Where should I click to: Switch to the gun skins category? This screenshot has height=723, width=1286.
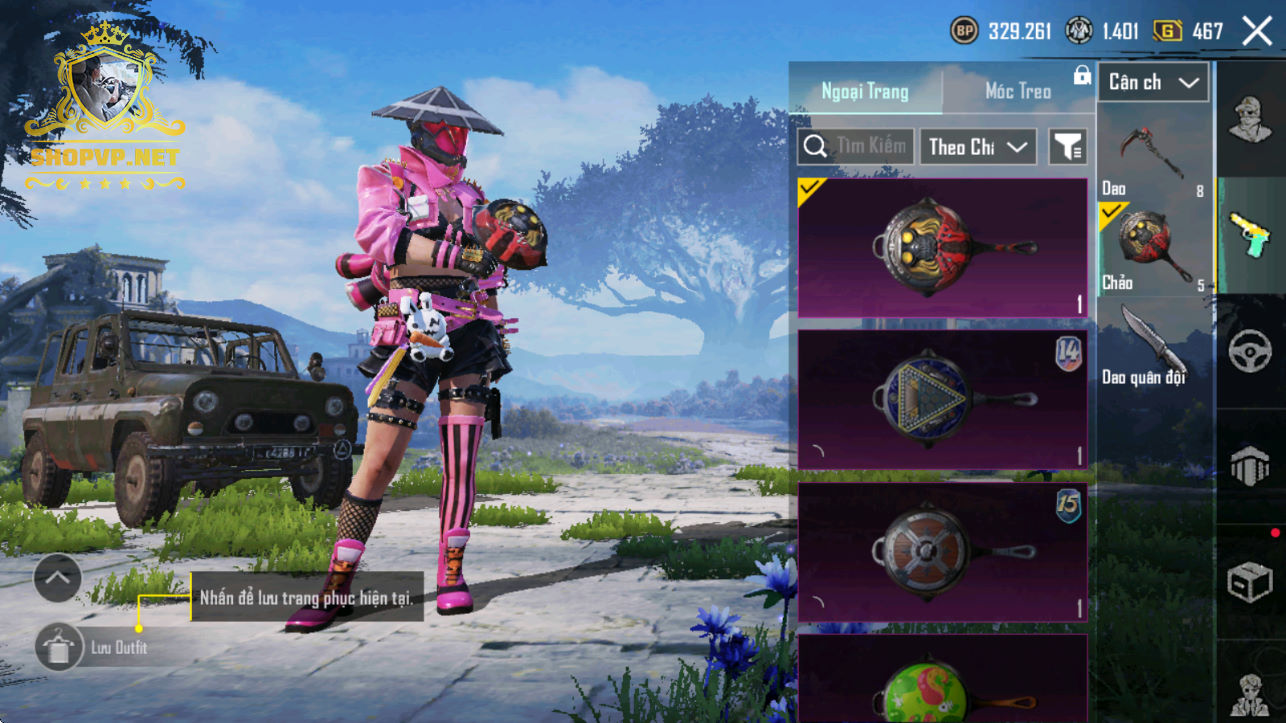click(1250, 235)
